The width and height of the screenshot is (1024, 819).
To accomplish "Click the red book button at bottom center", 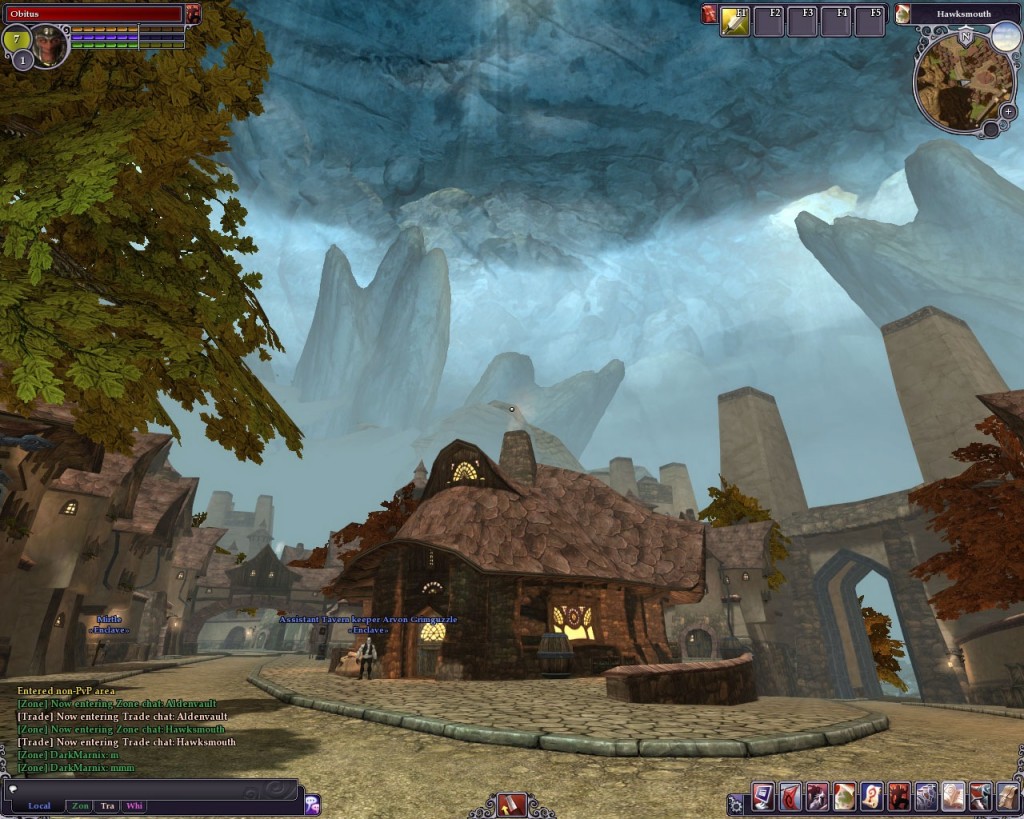I will point(511,804).
